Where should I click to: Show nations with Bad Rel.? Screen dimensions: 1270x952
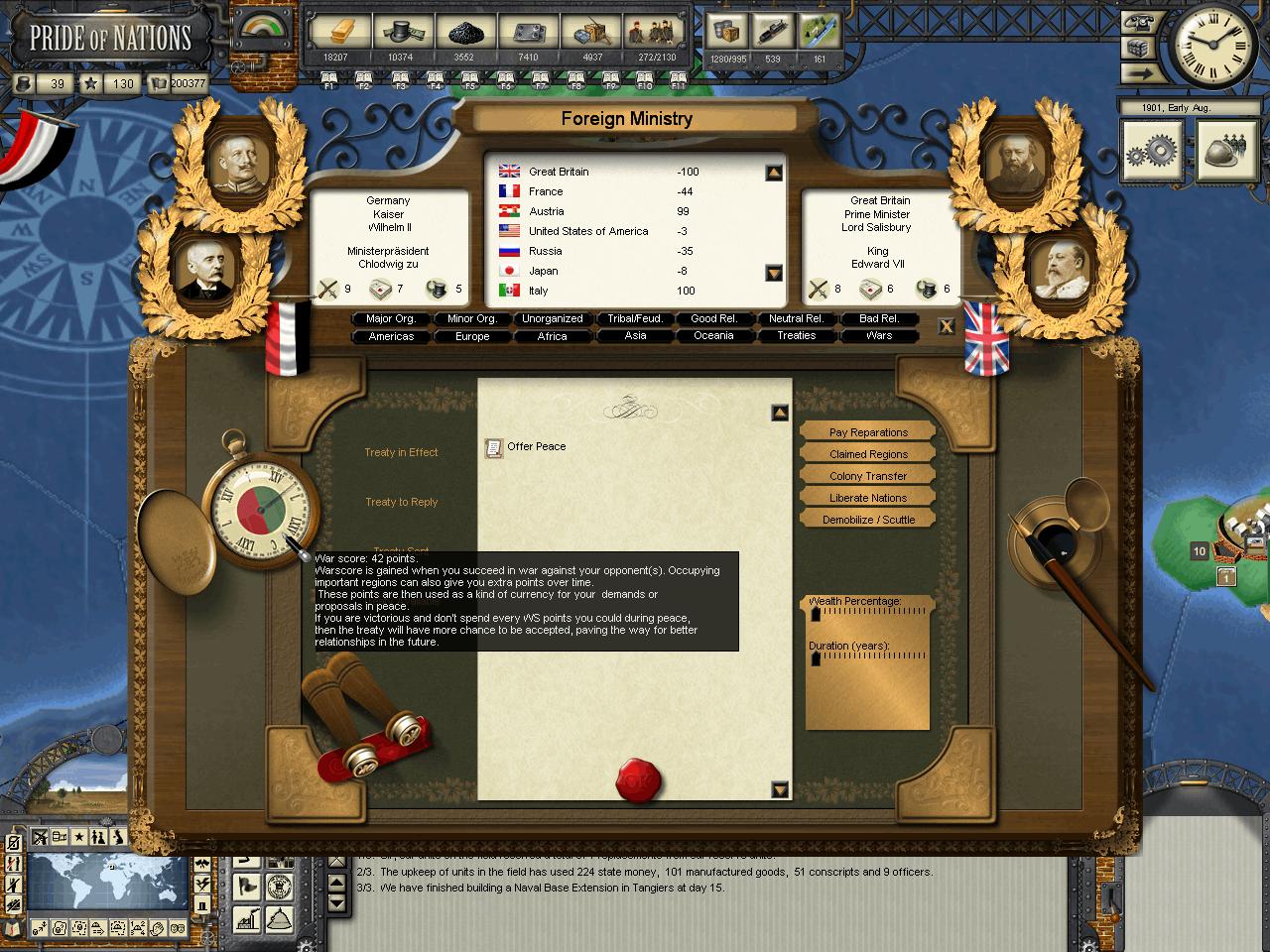(879, 318)
